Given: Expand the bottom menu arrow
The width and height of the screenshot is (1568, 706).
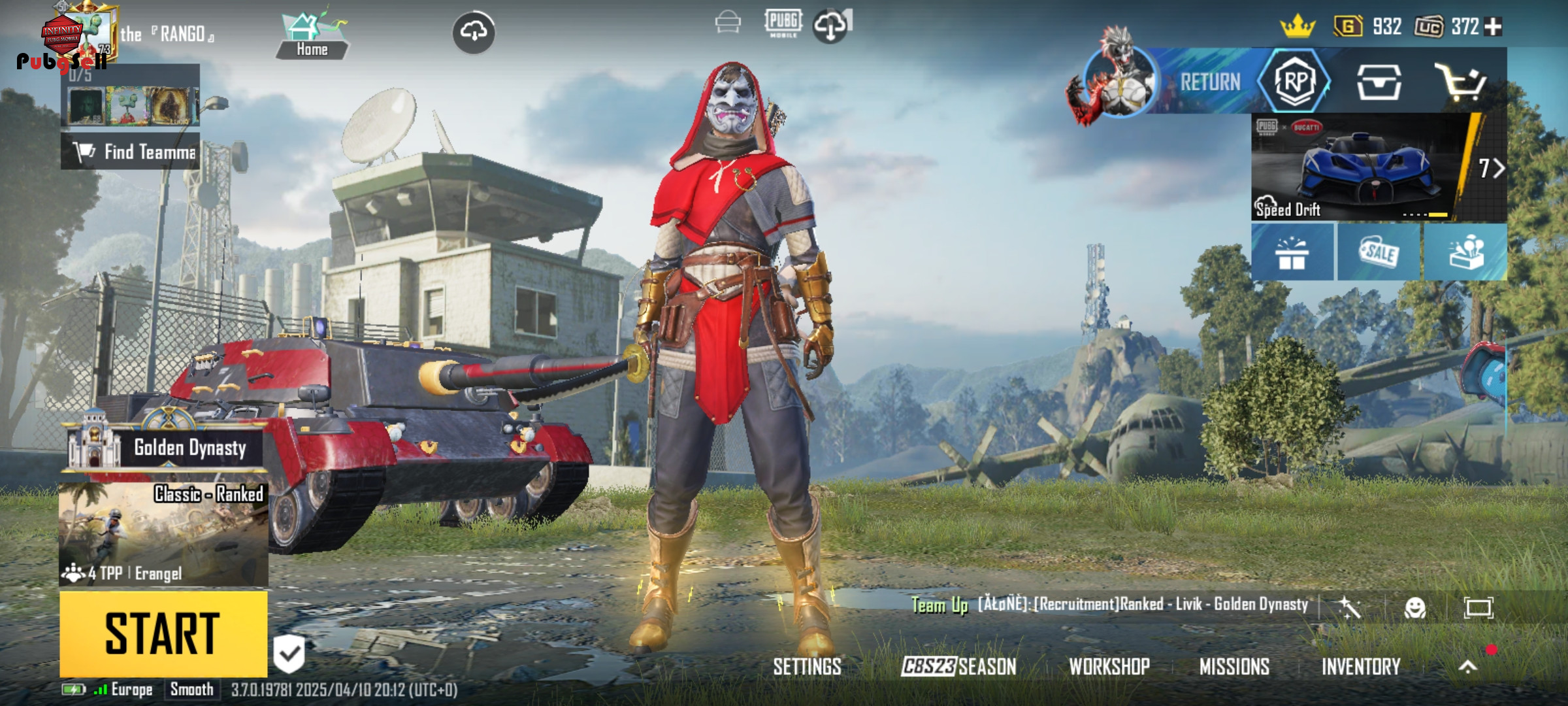Looking at the screenshot, I should coord(1467,666).
